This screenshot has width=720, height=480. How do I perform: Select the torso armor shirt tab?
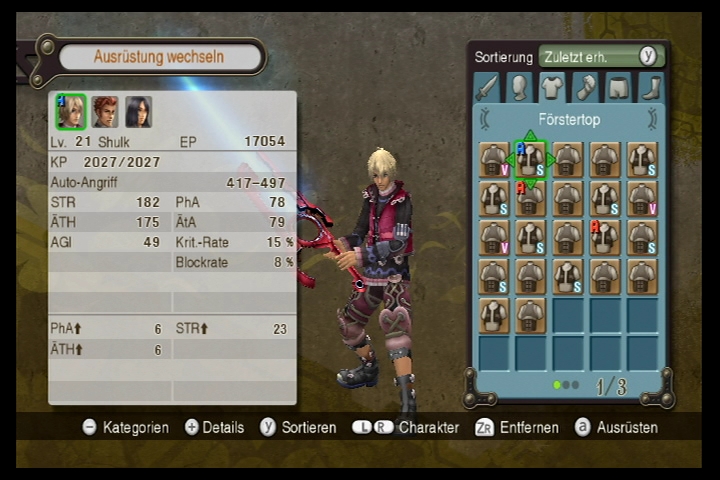(552, 88)
